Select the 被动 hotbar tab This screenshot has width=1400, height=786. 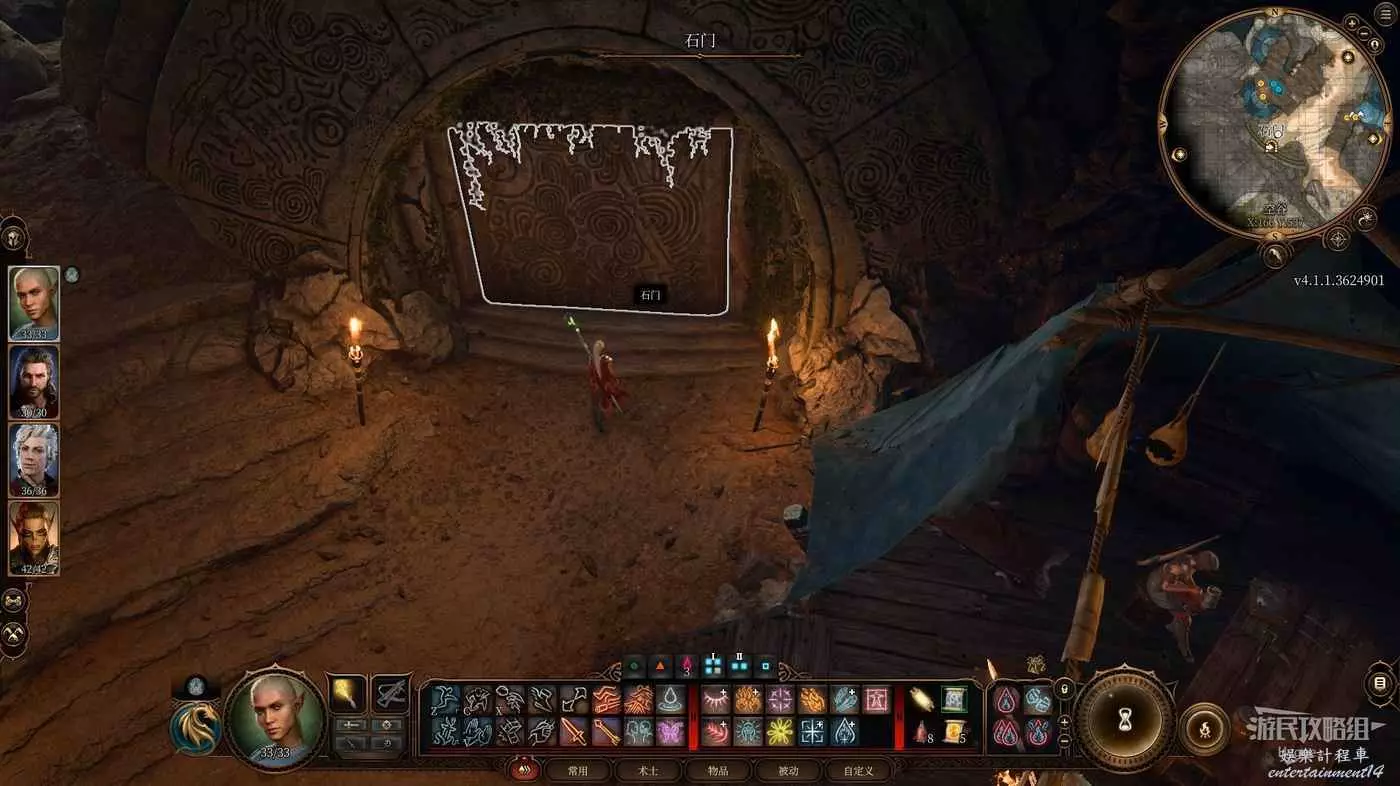click(788, 771)
